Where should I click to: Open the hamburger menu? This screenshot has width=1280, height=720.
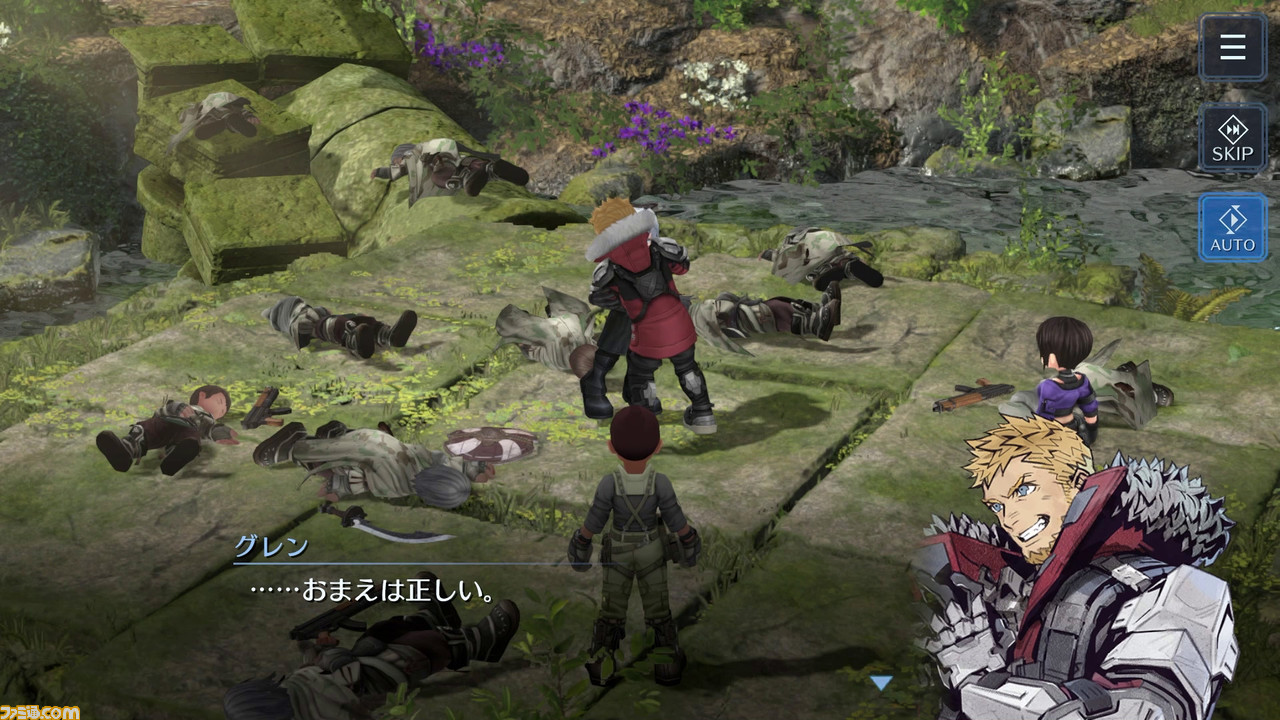(x=1232, y=47)
